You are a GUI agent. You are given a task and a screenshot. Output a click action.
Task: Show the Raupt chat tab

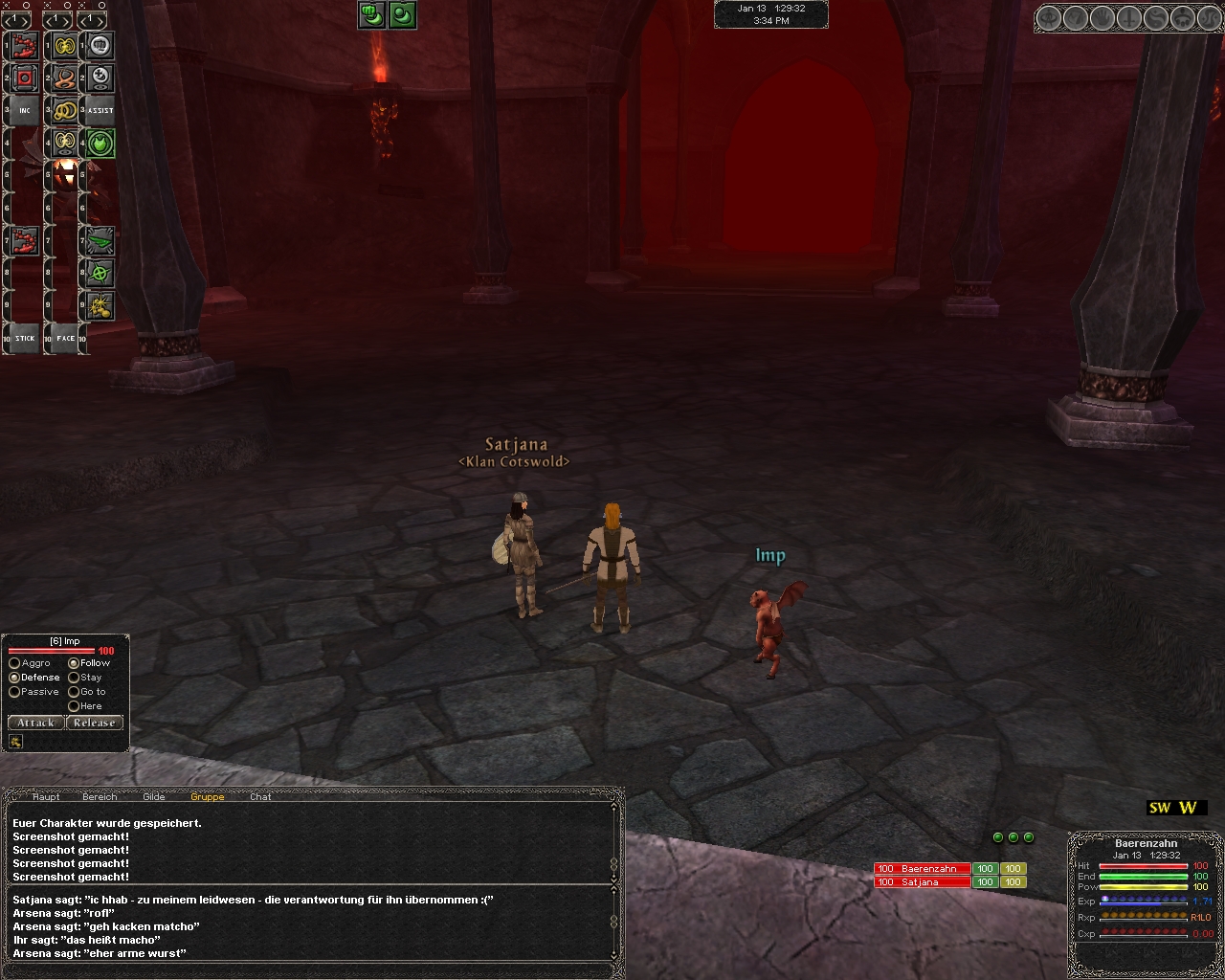(46, 796)
